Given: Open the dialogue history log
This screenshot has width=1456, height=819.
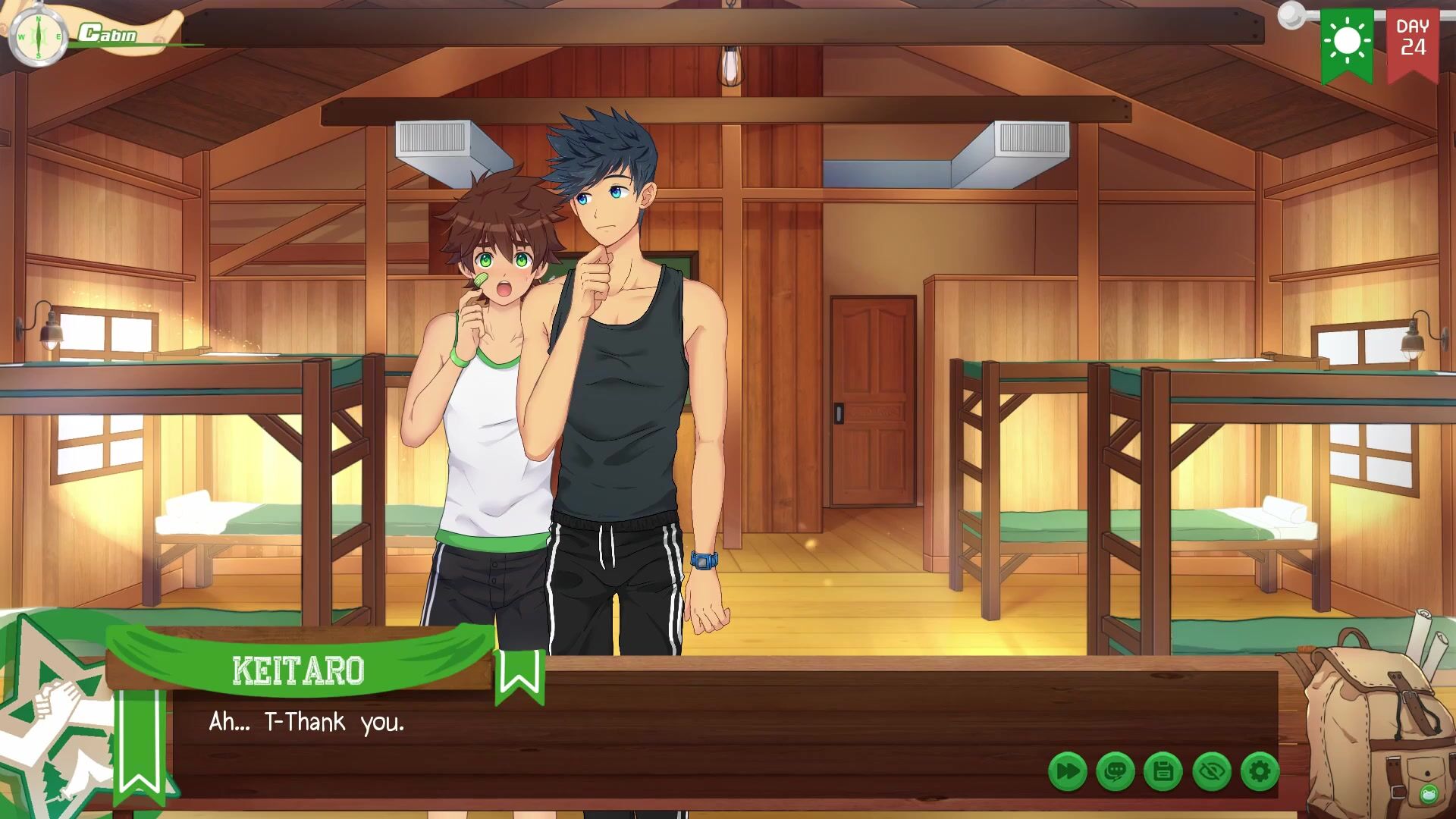Looking at the screenshot, I should click(1115, 772).
